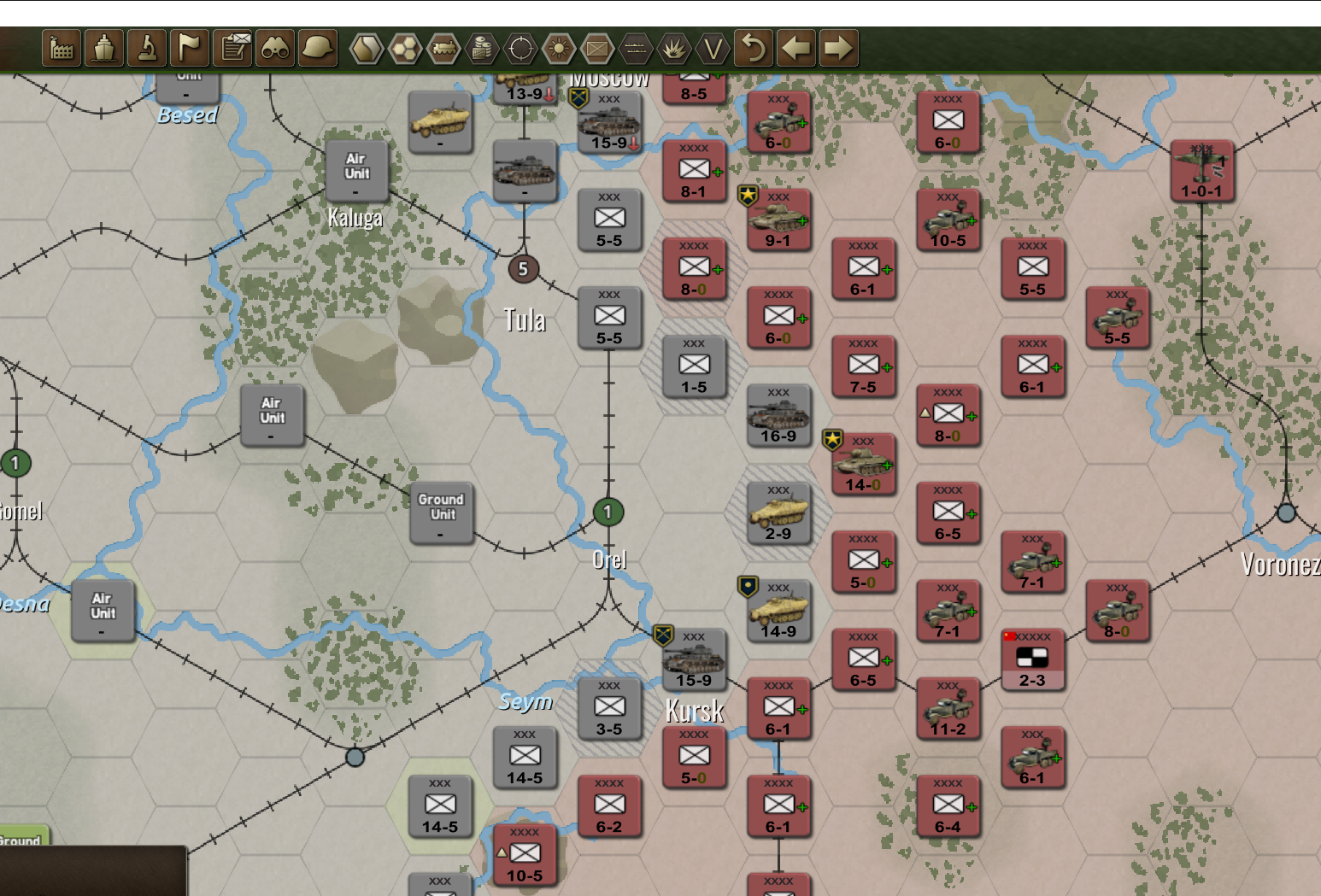1321x896 pixels.
Task: Open the Diplomacy flag screen
Action: tap(190, 49)
